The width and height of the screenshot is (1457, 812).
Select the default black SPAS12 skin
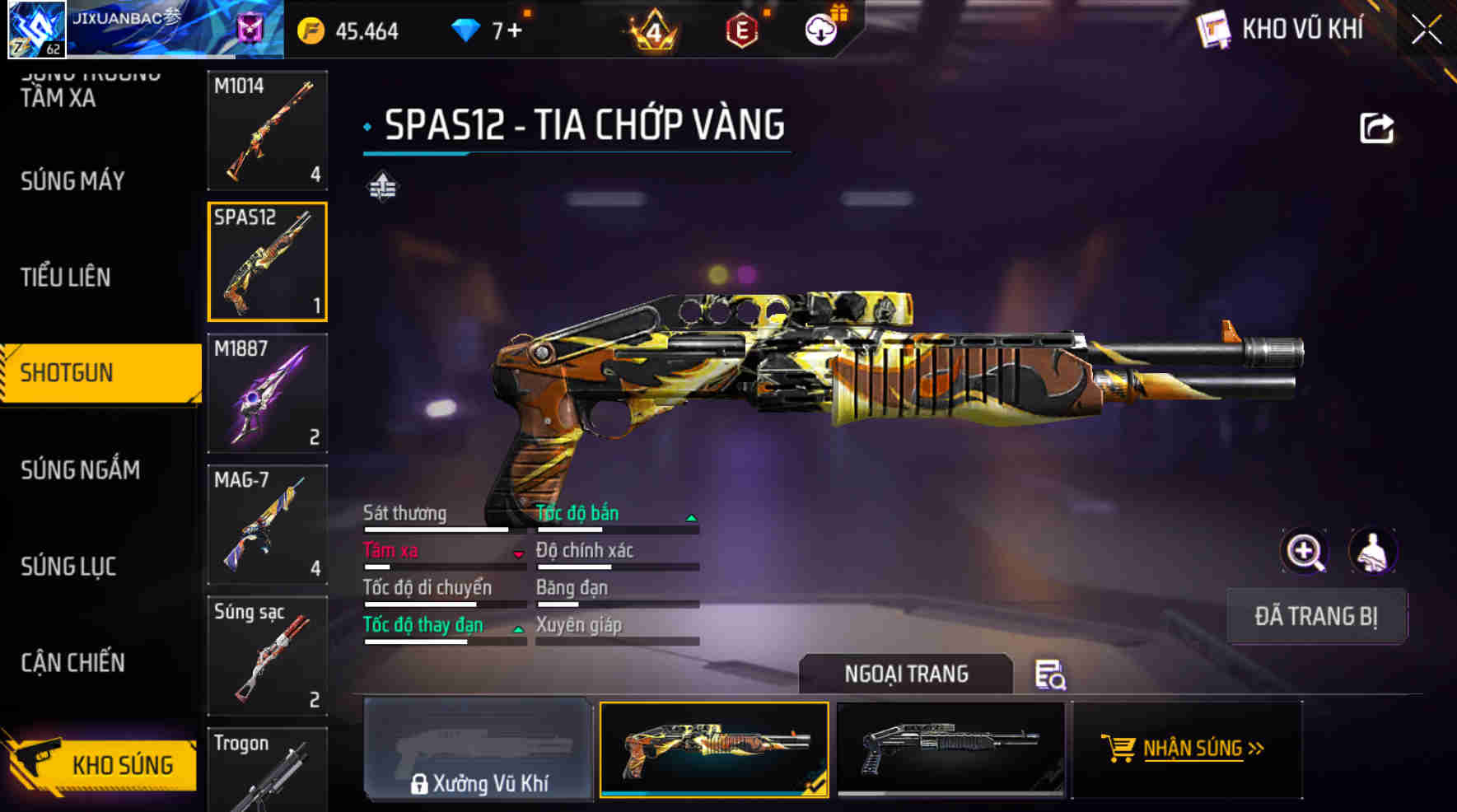coord(950,749)
